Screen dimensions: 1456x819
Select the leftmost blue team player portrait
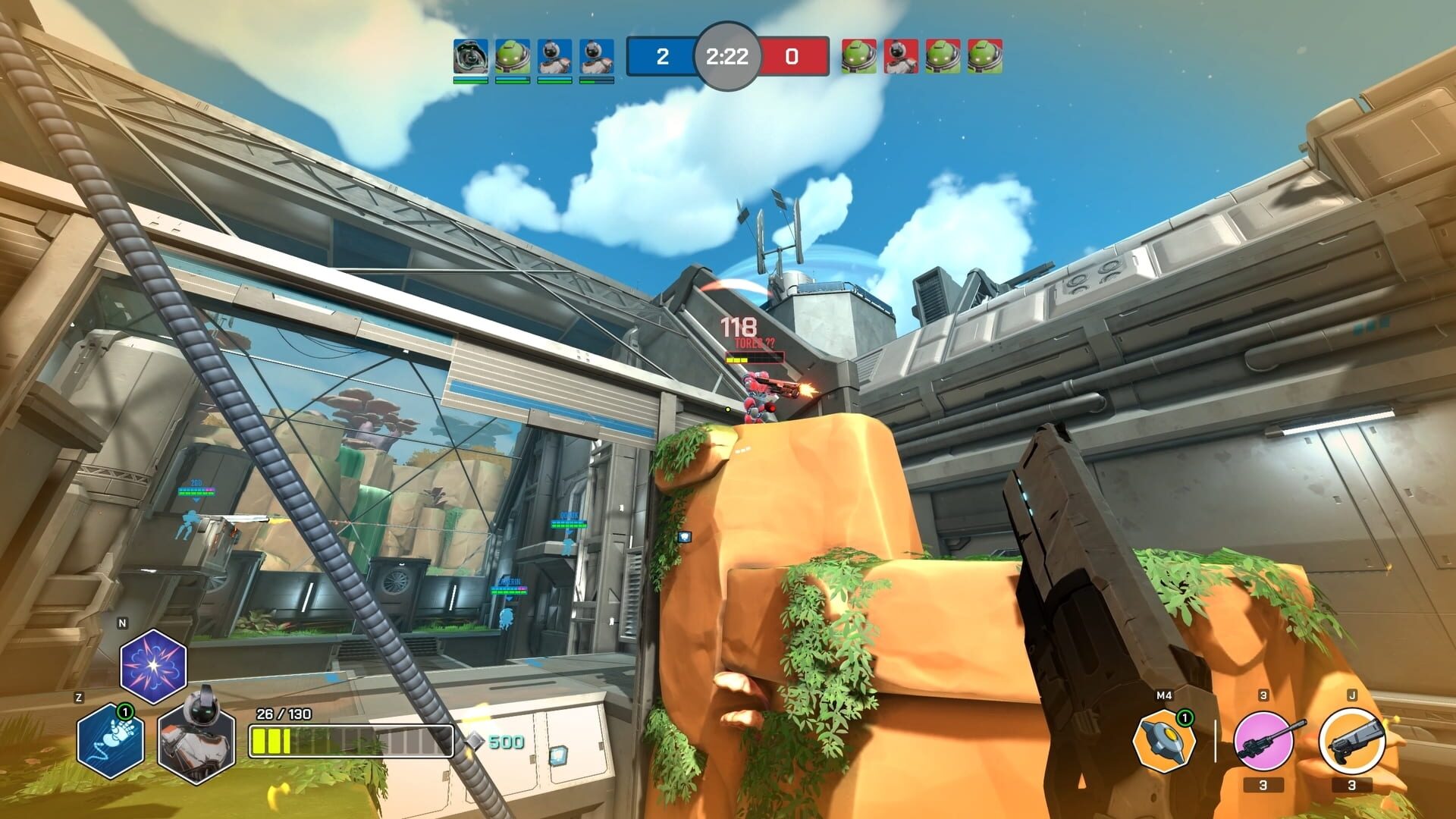471,56
